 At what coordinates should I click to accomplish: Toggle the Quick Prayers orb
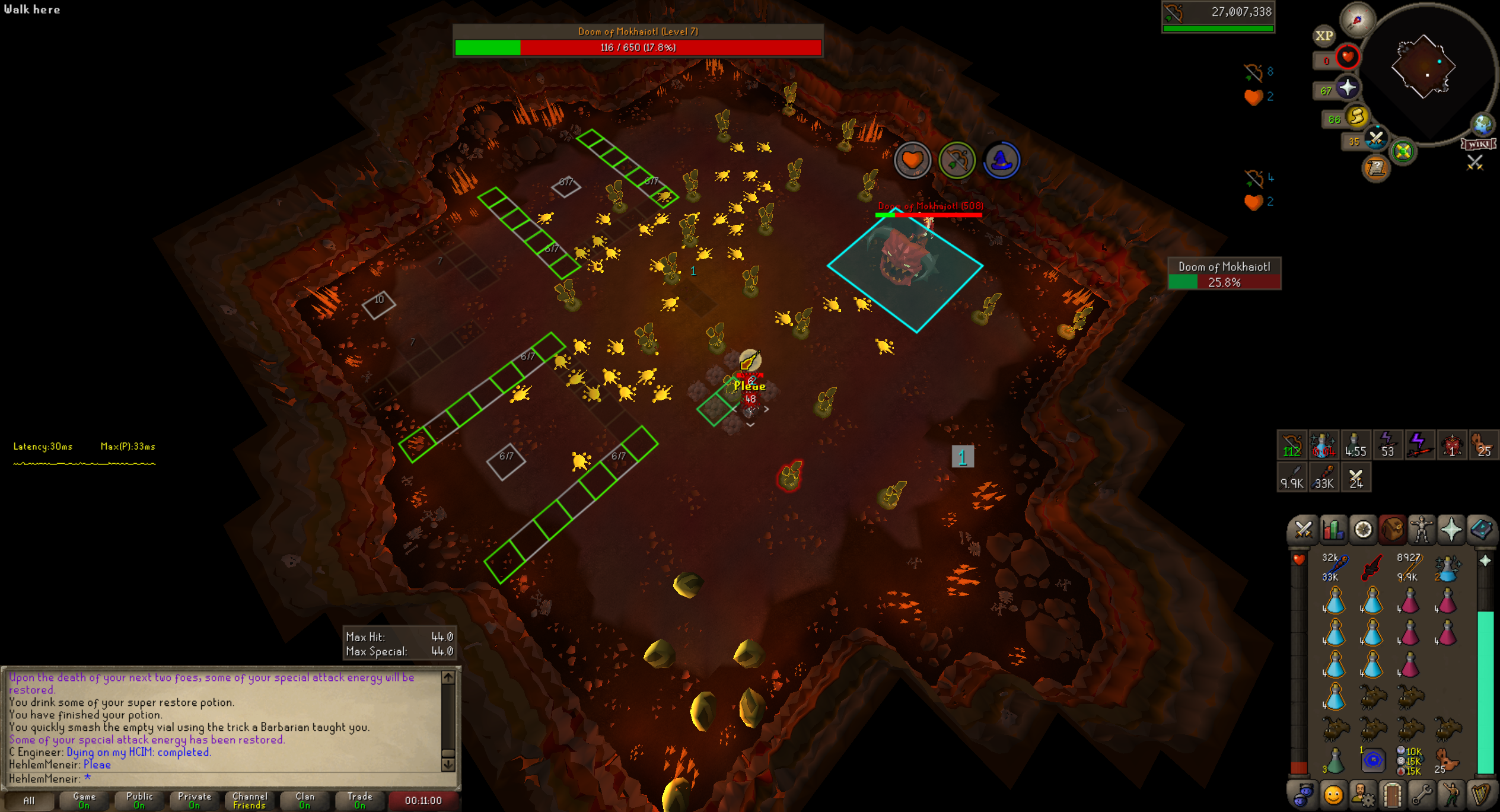[1348, 88]
